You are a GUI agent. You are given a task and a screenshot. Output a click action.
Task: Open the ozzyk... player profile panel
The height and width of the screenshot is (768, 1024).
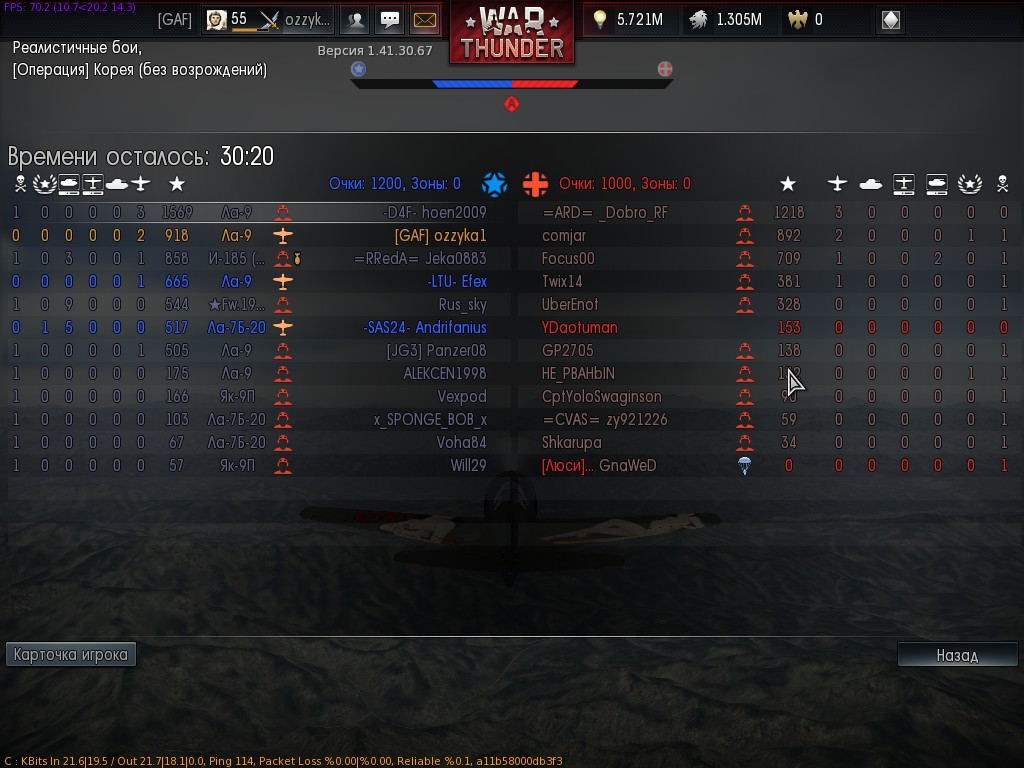pyautogui.click(x=268, y=20)
